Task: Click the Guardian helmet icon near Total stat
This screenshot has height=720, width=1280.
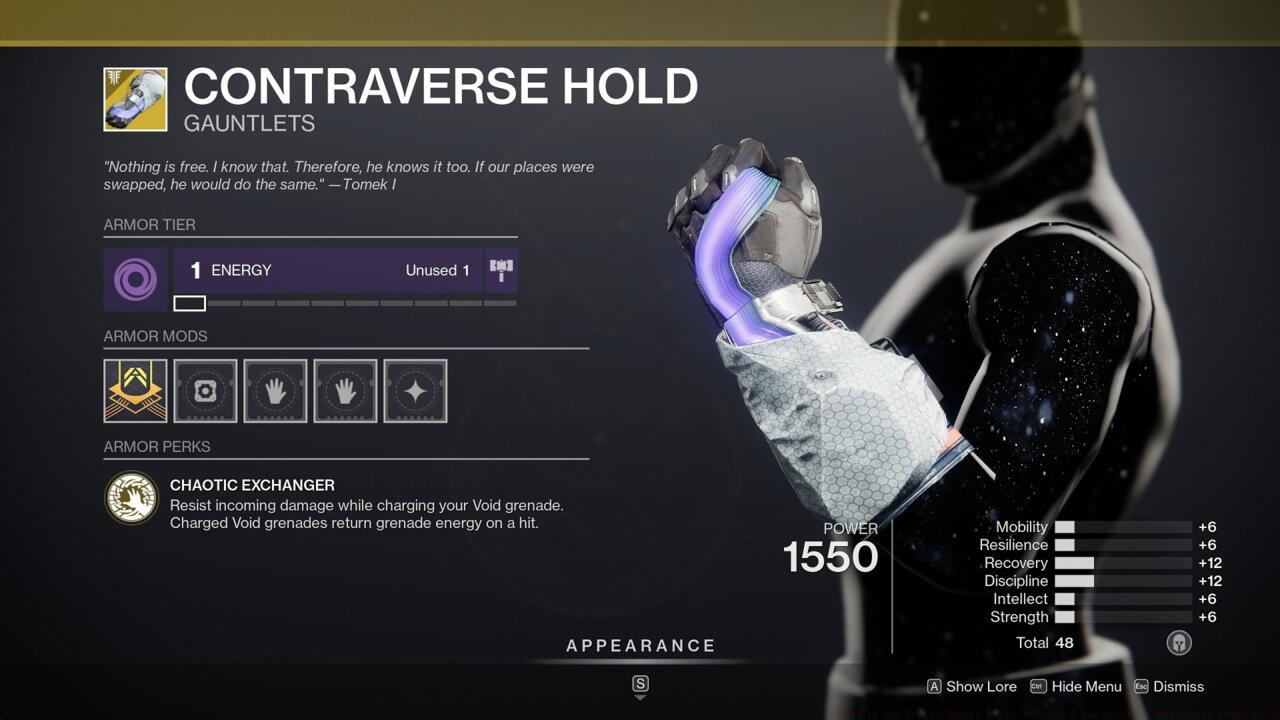Action: (x=1178, y=643)
